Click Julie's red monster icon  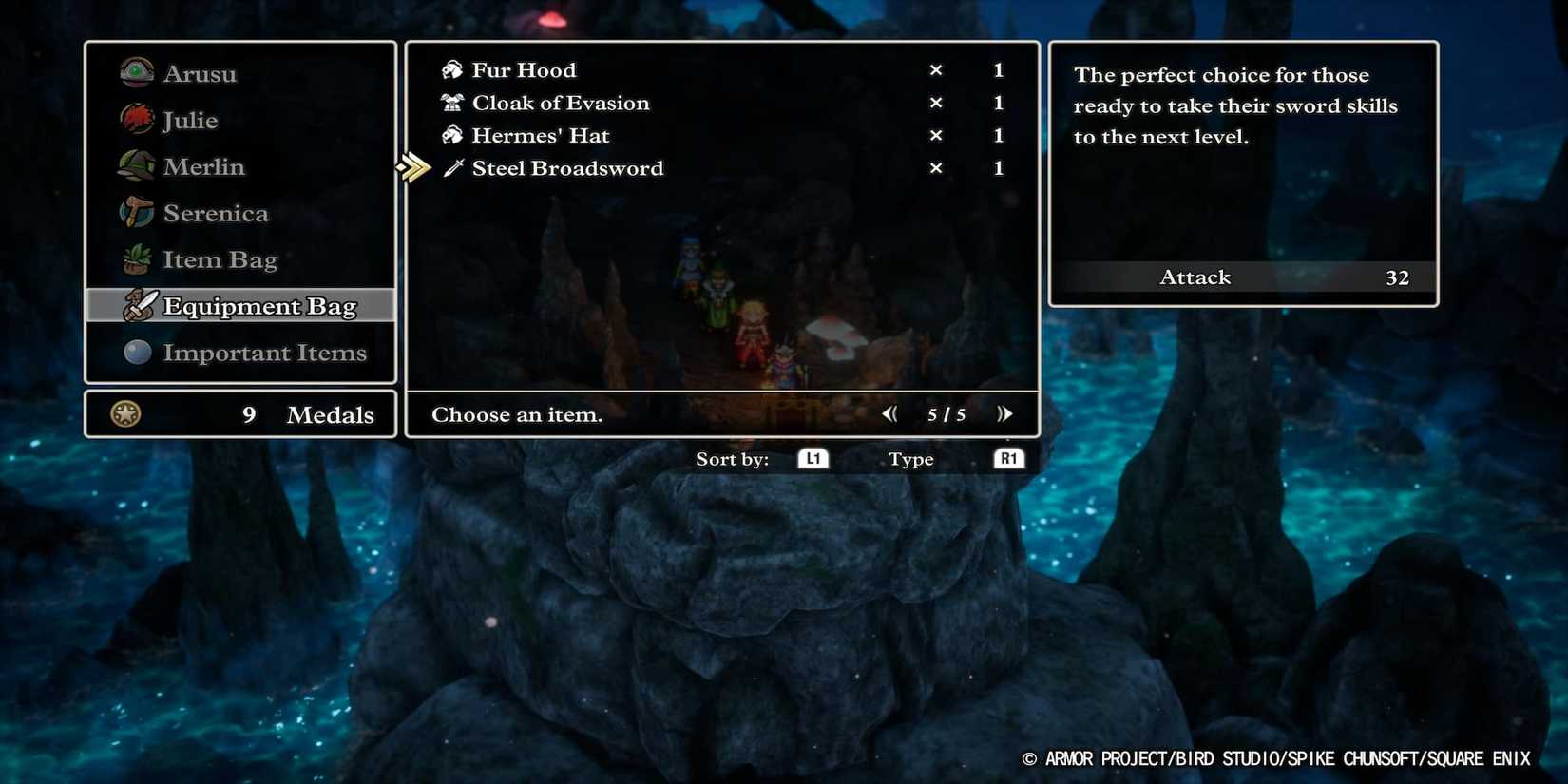point(136,120)
